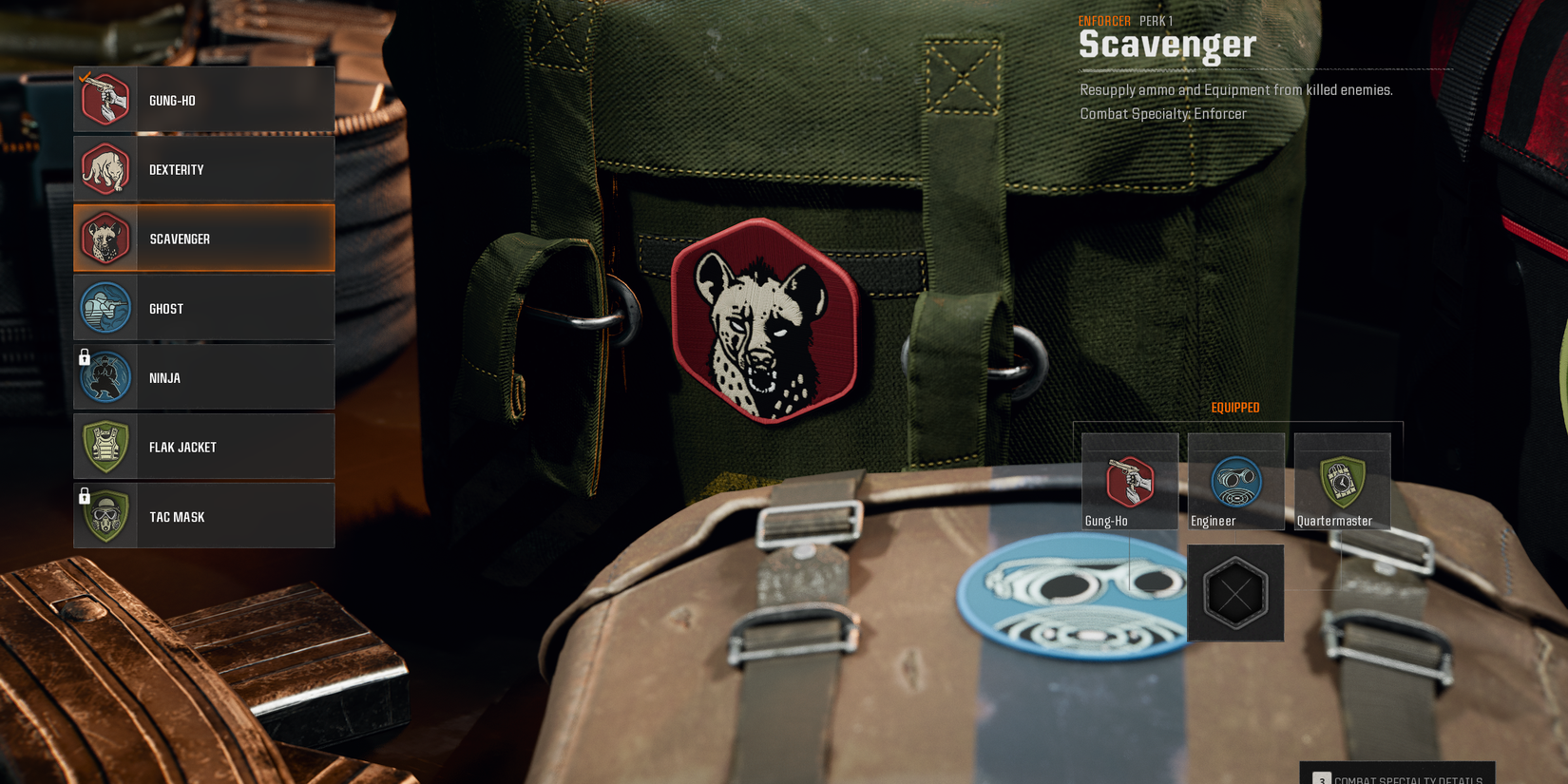
Task: Select the Ghost perk icon
Action: click(105, 308)
